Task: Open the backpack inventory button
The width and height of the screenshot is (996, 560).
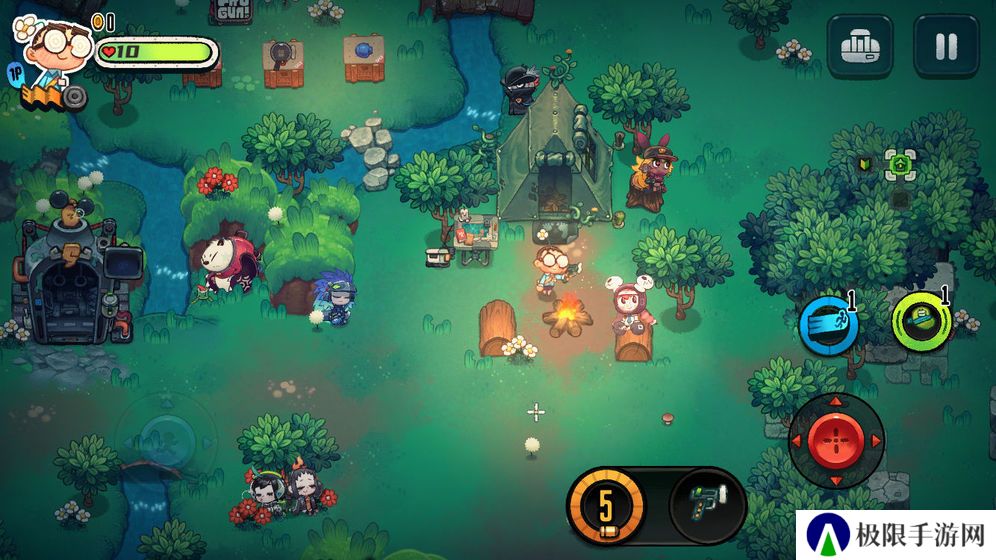Action: click(x=859, y=46)
